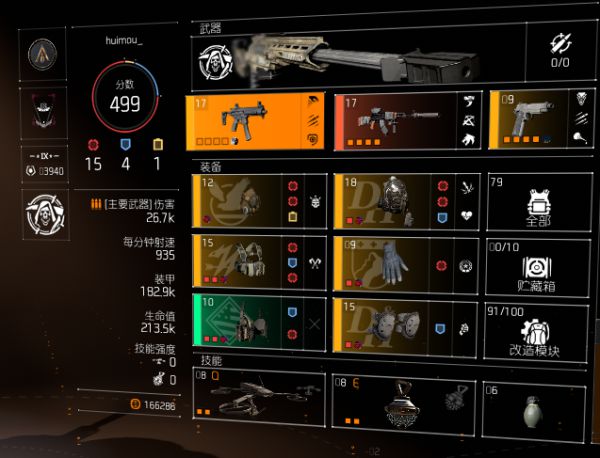Select the grenade slot
Image resolution: width=600 pixels, height=458 pixels.
(x=539, y=399)
